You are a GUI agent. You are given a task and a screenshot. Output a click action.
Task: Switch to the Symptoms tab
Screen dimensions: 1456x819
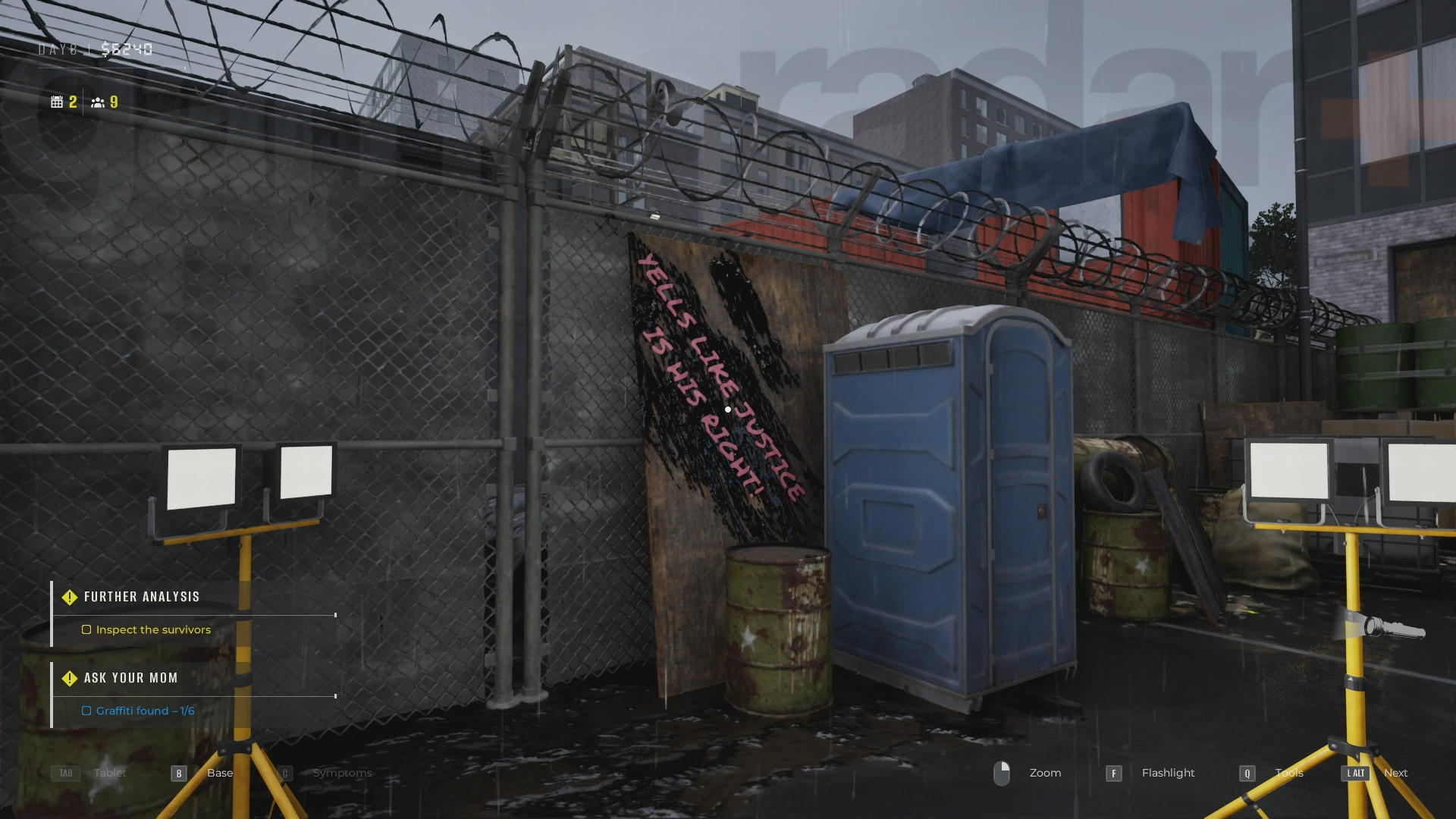point(342,773)
